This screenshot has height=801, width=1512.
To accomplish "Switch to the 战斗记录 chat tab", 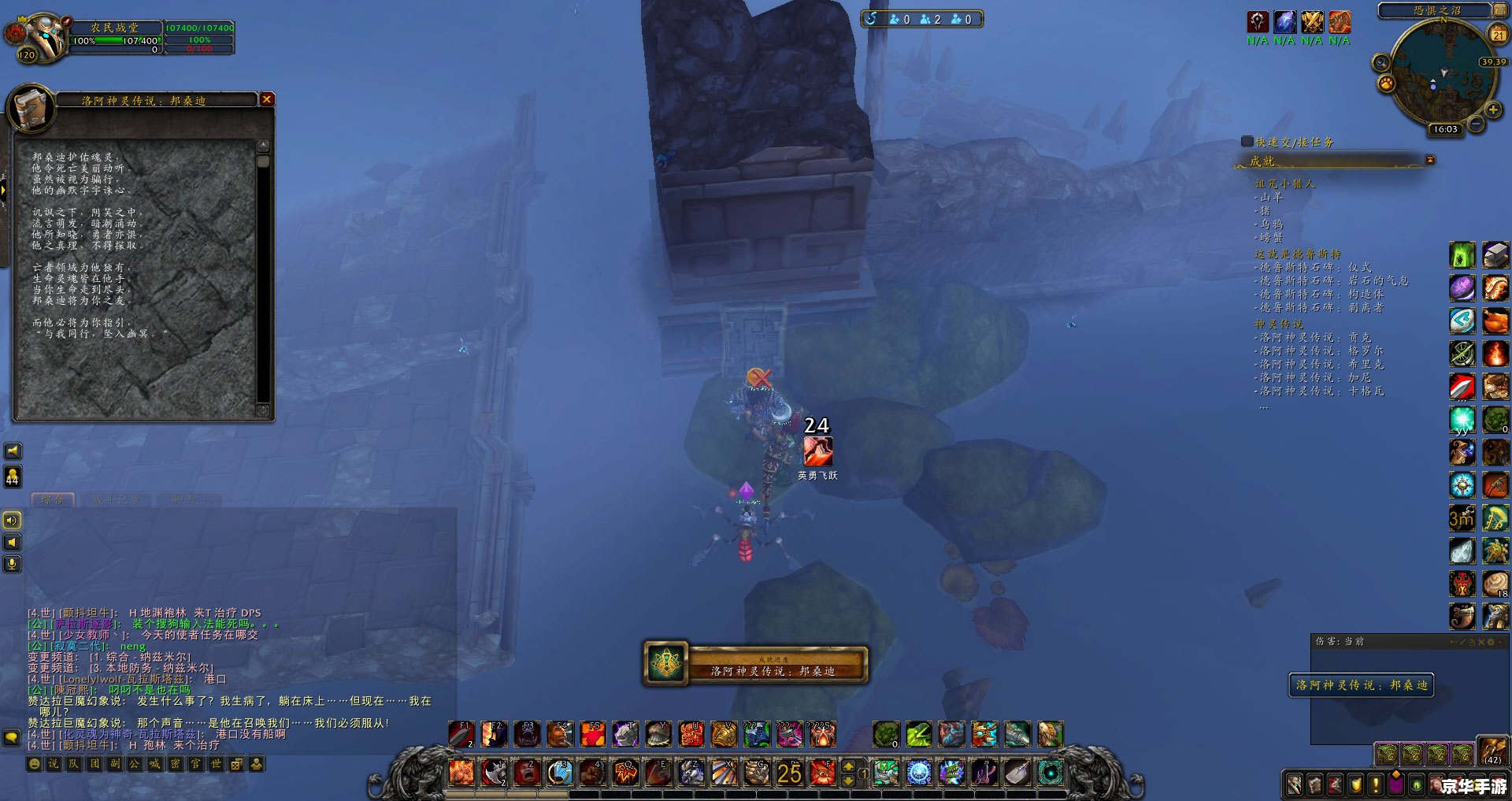I will 116,499.
